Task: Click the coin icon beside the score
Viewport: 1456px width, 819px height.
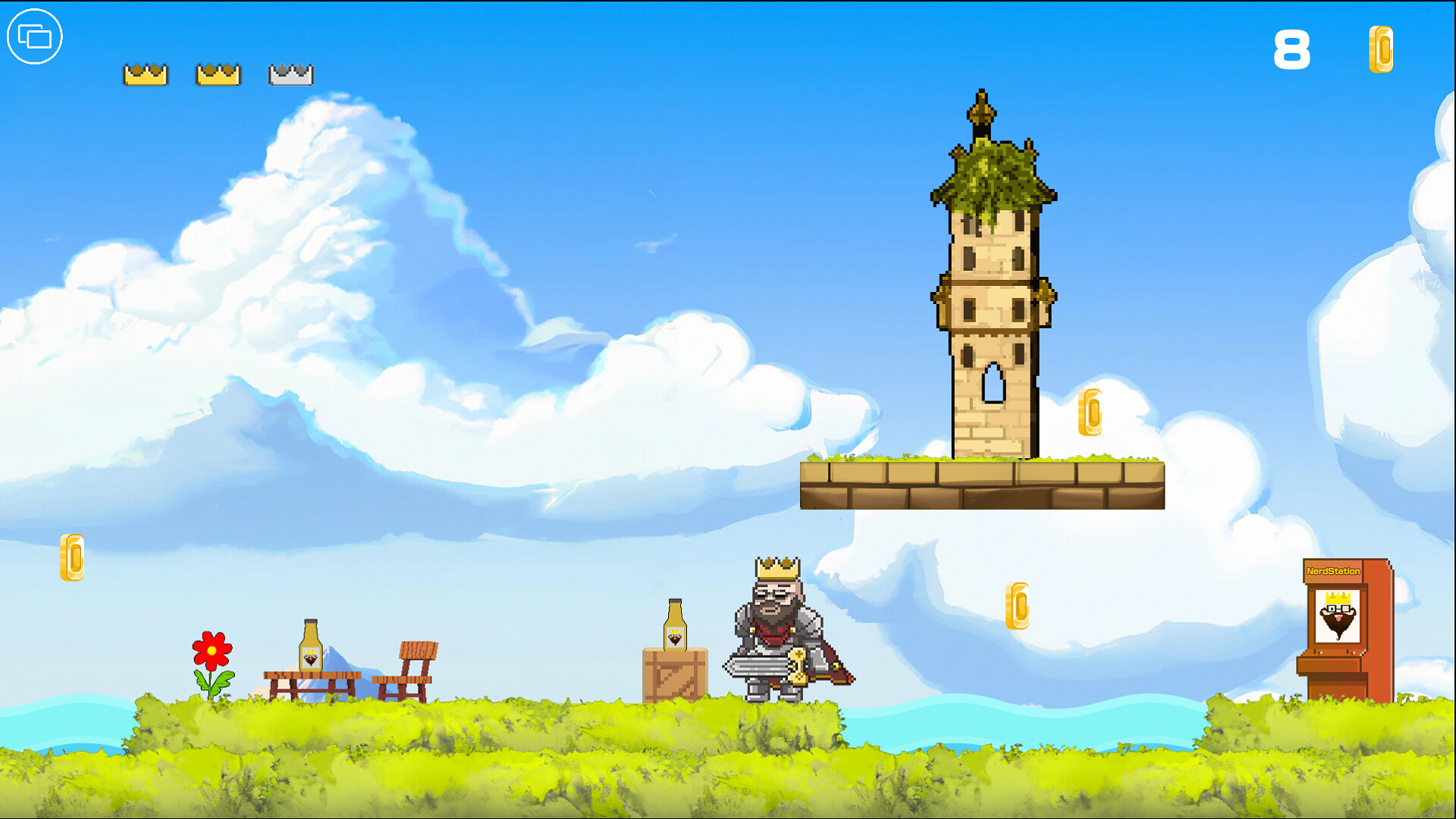Action: (1382, 50)
